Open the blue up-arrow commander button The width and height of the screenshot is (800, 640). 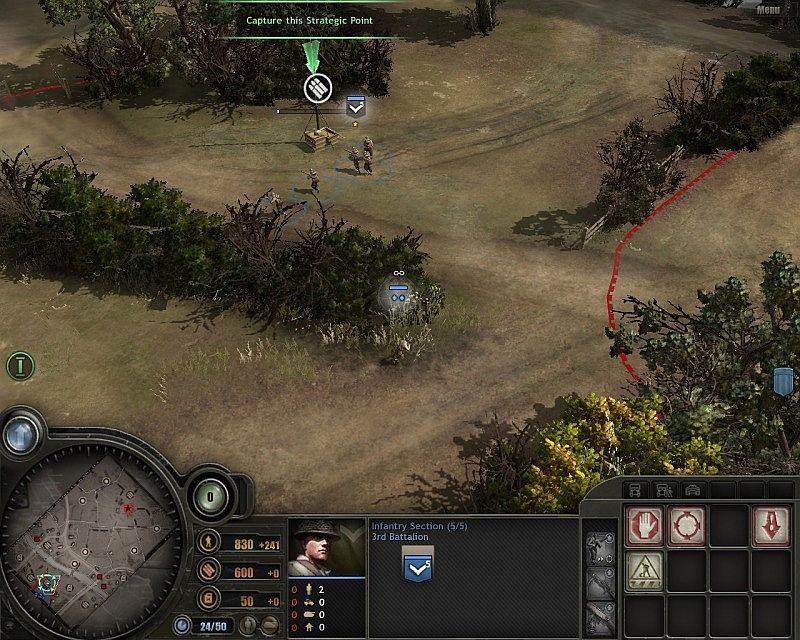pos(20,433)
